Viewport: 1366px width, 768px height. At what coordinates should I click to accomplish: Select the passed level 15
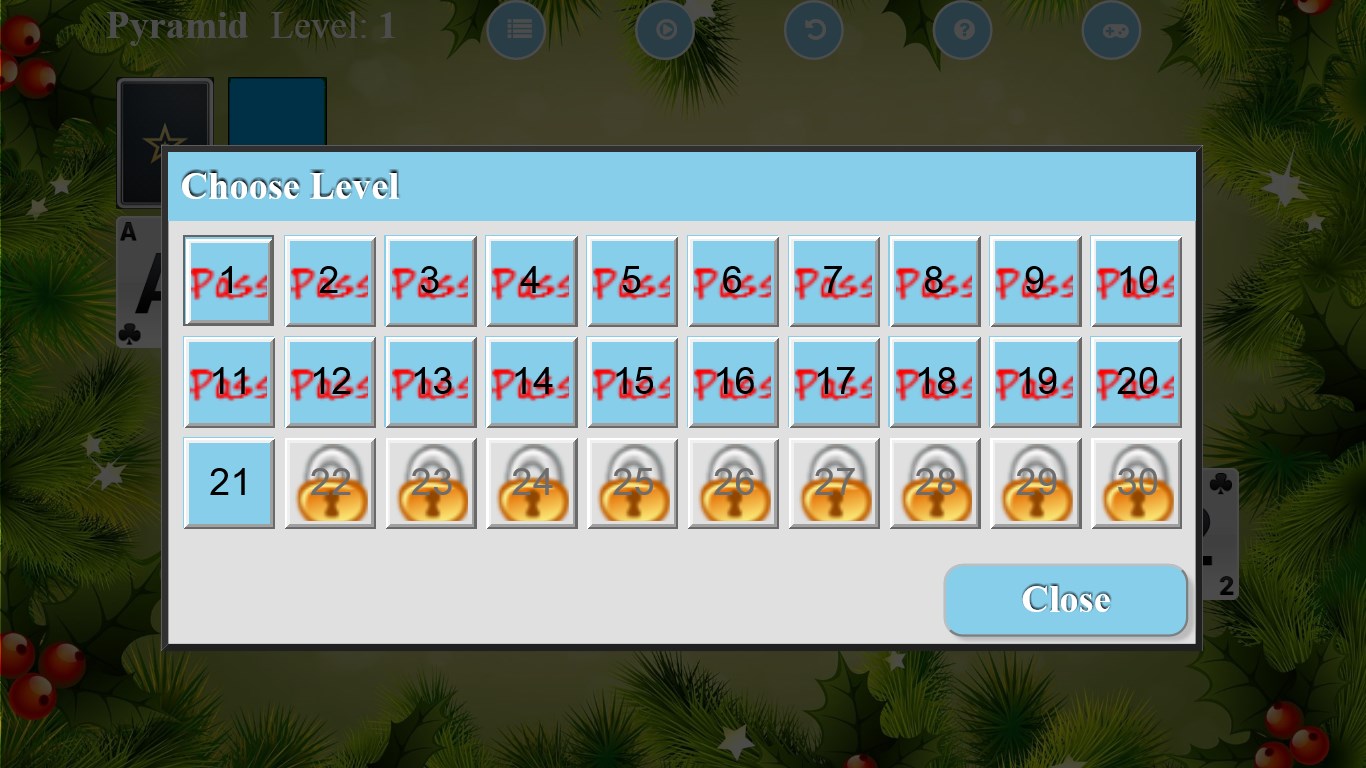click(x=632, y=381)
